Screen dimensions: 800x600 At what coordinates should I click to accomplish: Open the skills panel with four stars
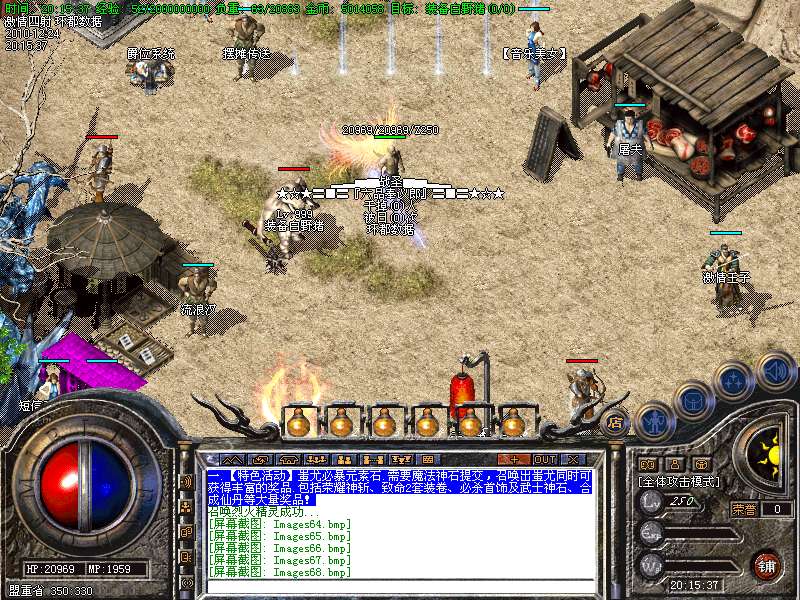pos(734,380)
